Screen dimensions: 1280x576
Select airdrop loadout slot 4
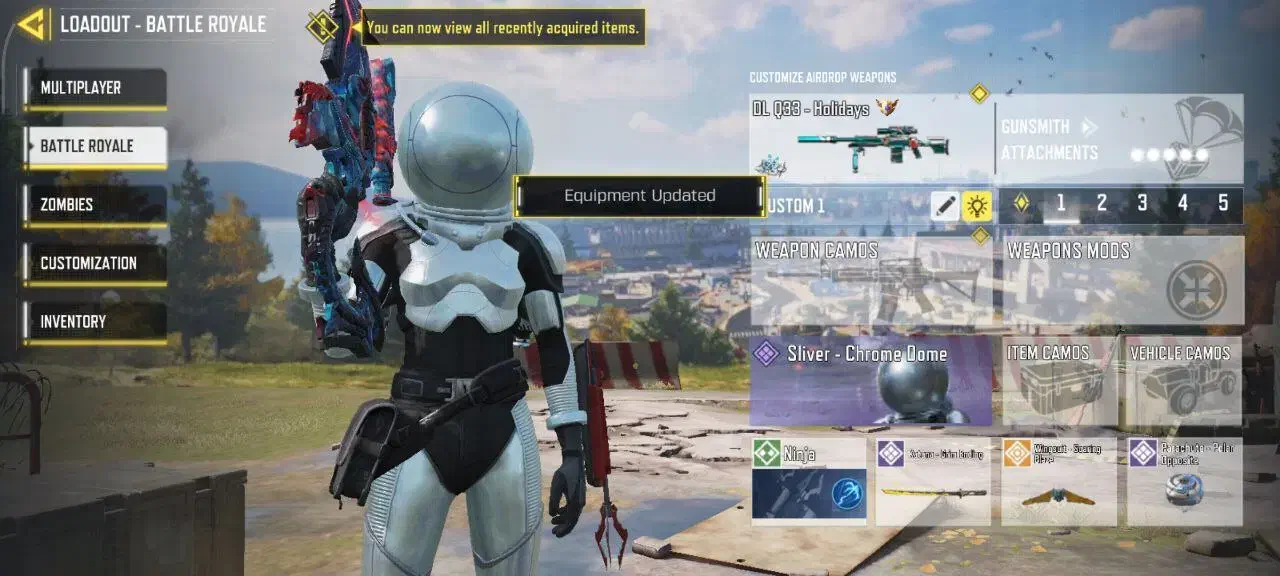[1183, 204]
